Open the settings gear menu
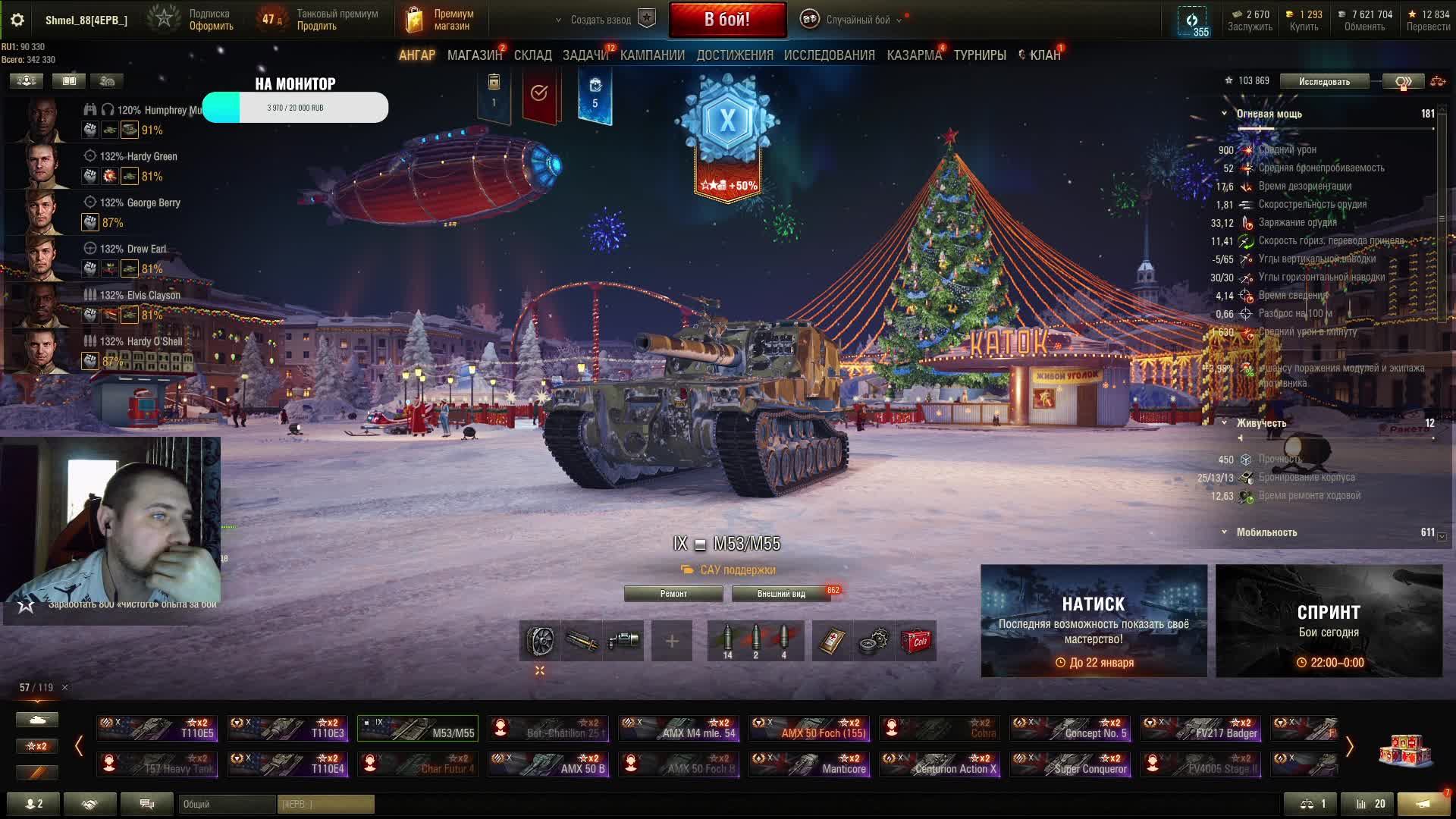The image size is (1456, 819). coord(17,20)
